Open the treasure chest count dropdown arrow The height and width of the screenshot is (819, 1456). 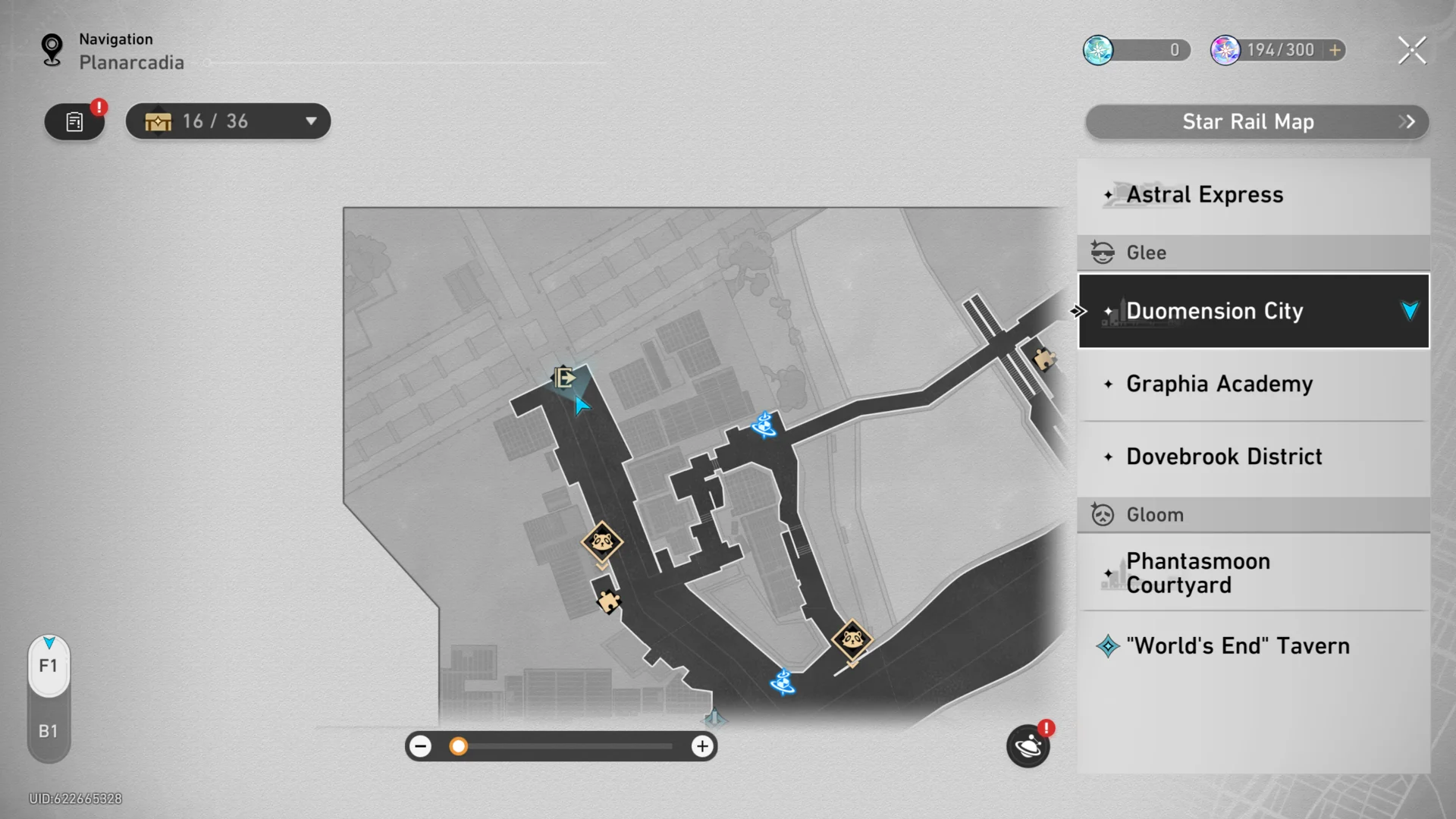[310, 121]
